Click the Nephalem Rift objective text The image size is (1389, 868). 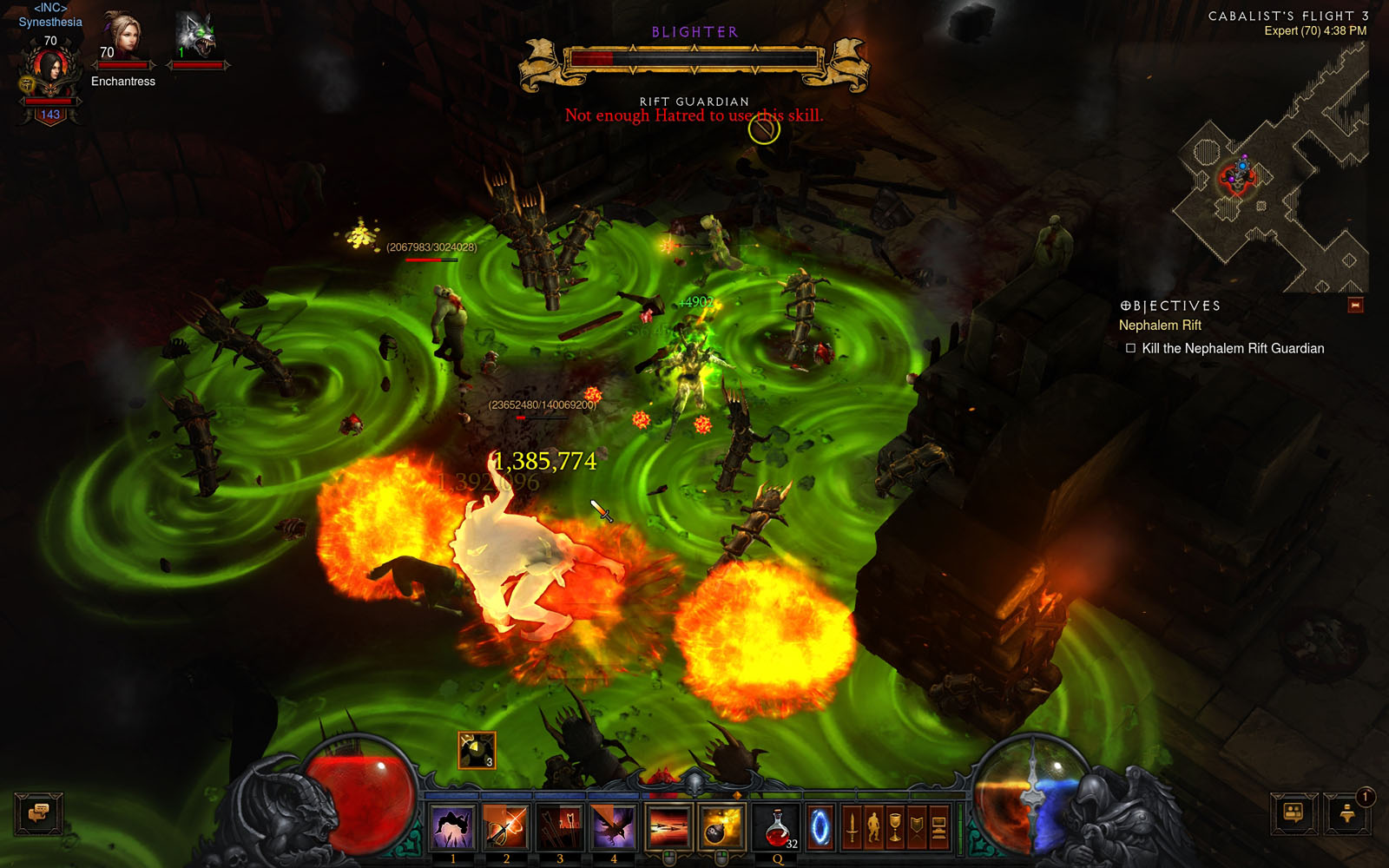1160,325
